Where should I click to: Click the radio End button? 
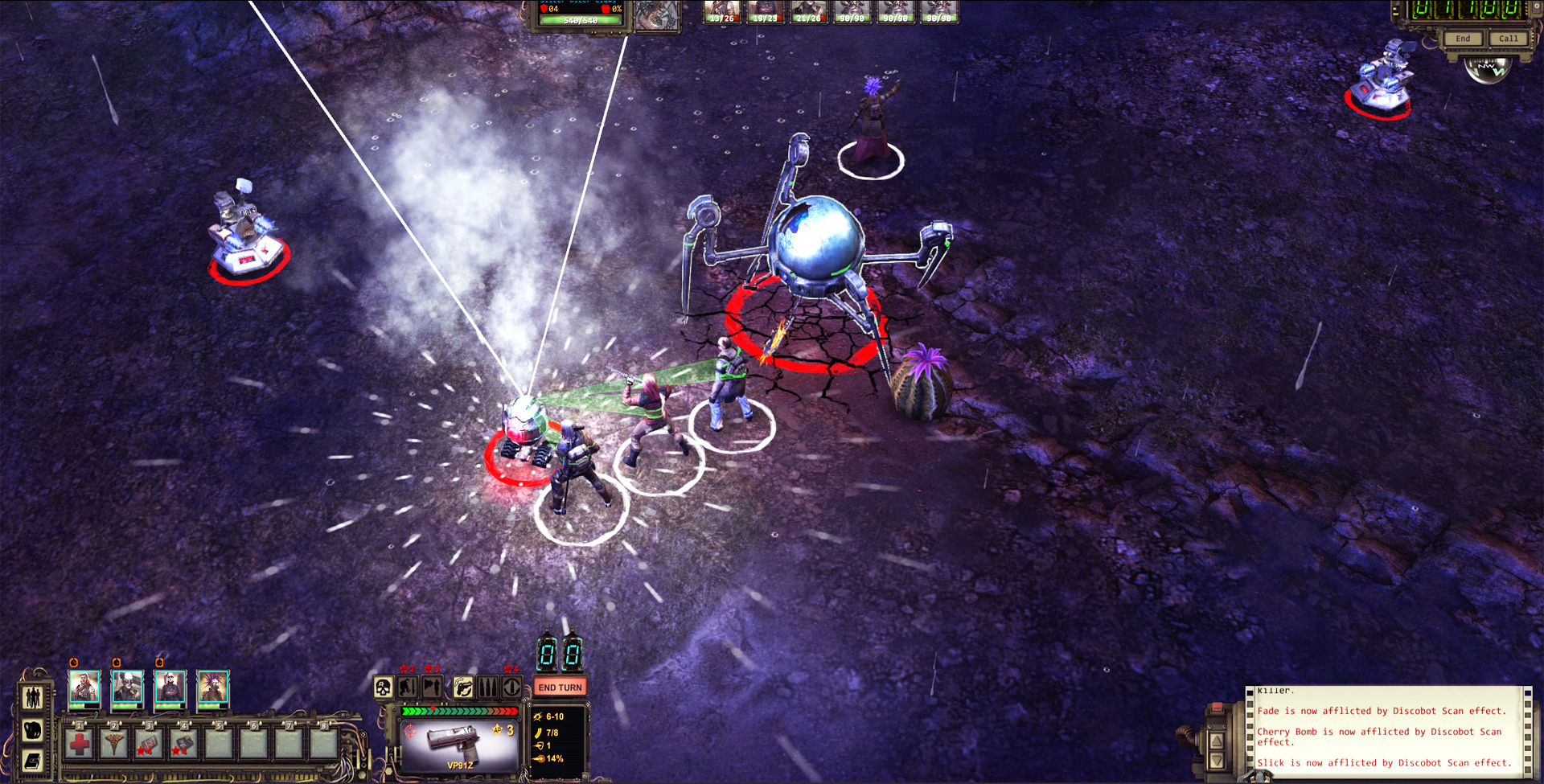(1463, 39)
